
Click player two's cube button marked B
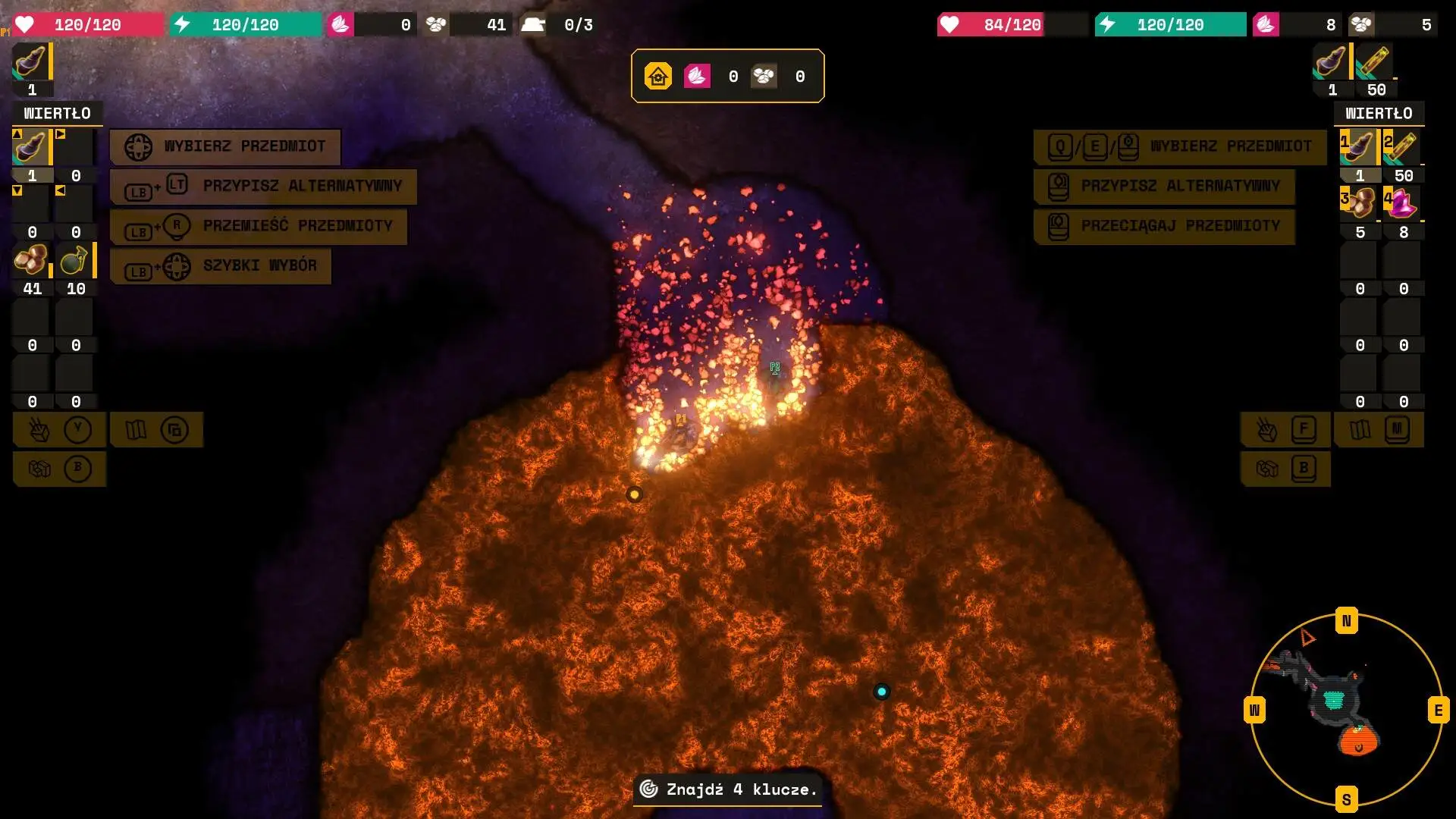(1285, 469)
